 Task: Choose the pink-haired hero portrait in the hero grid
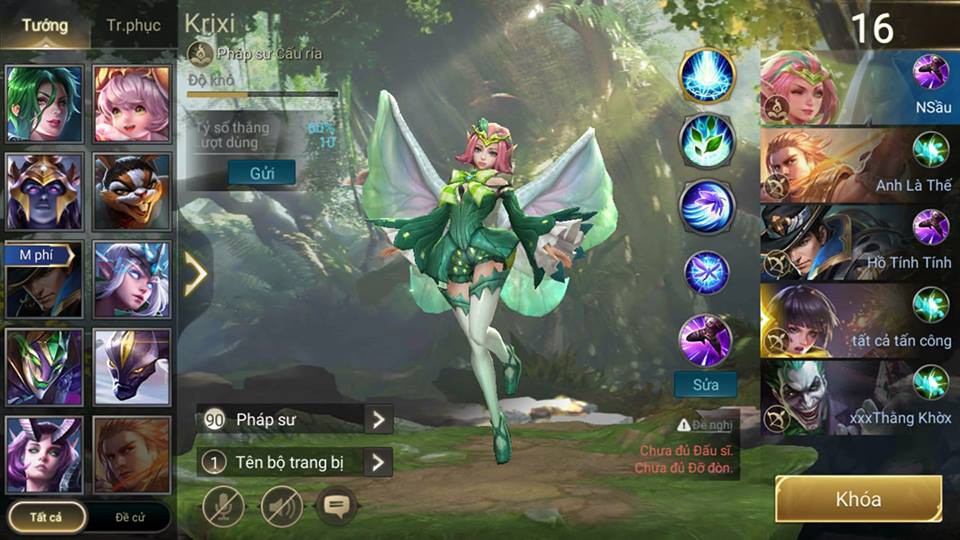pyautogui.click(x=132, y=105)
